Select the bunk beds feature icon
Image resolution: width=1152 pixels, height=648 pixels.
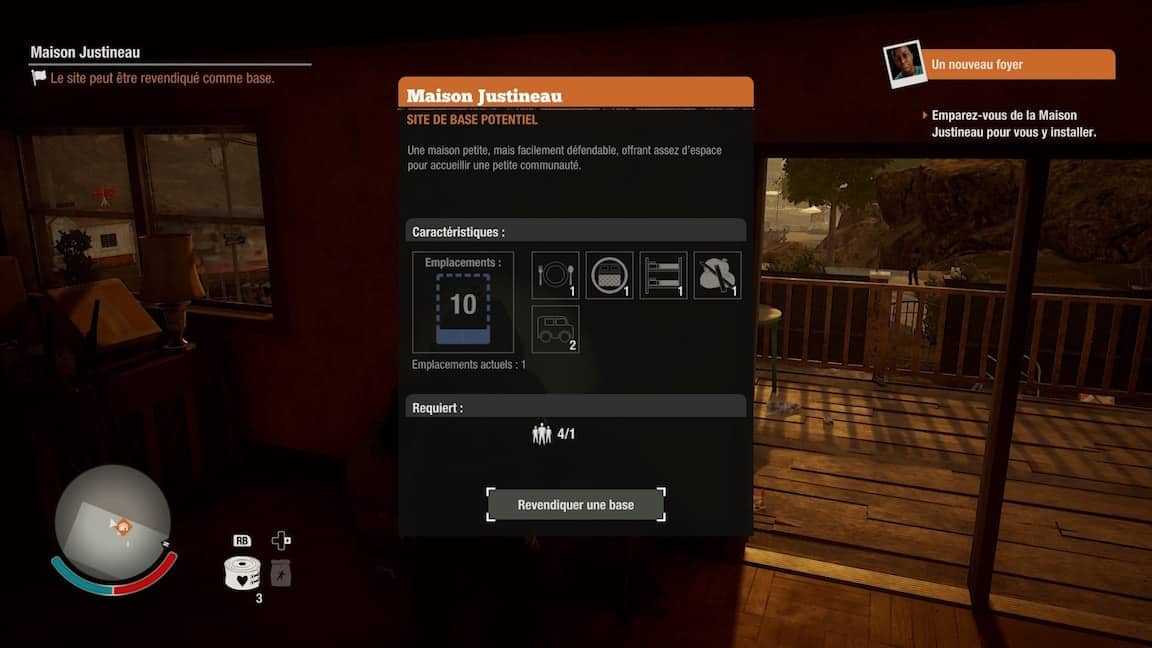click(663, 275)
